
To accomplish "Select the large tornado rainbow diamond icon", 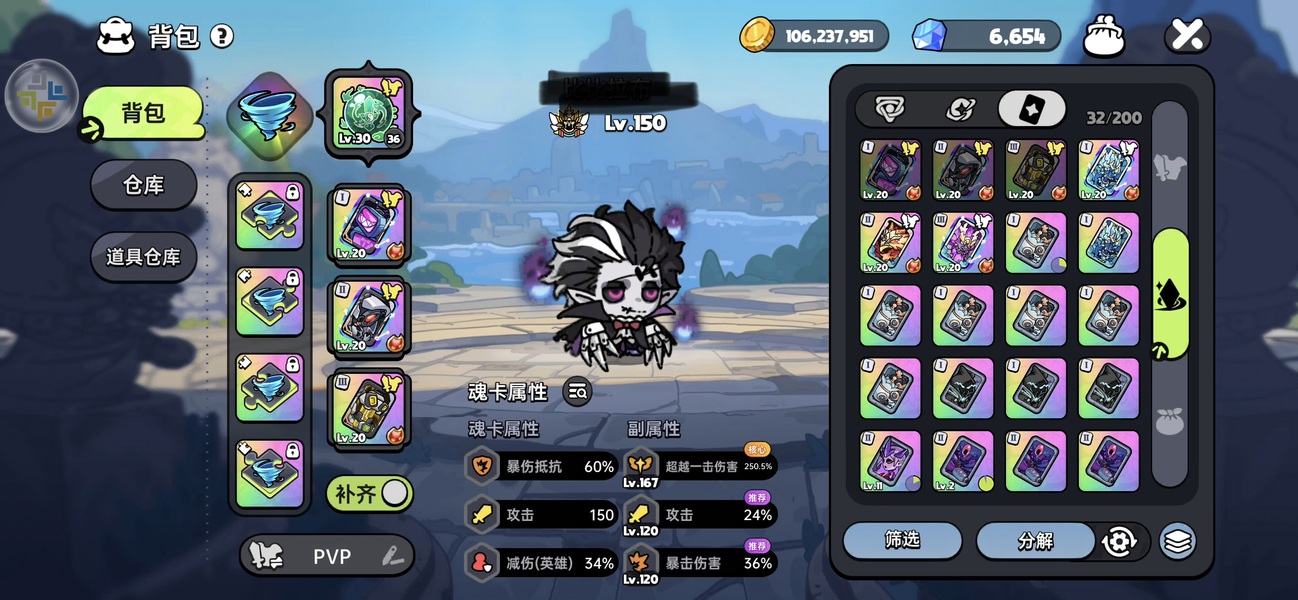I will [269, 116].
